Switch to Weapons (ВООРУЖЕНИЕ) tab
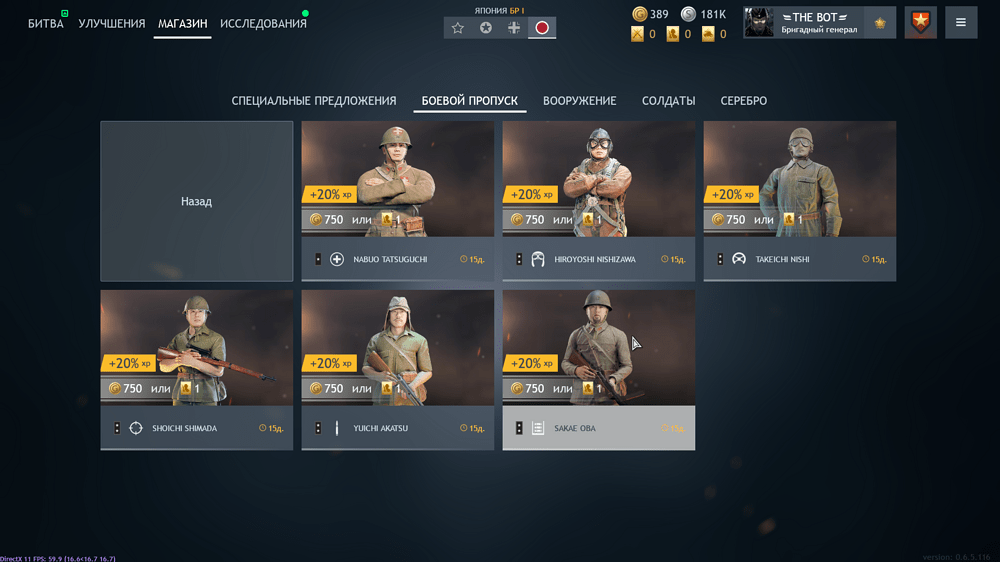Viewport: 1000px width, 562px height. 579,101
